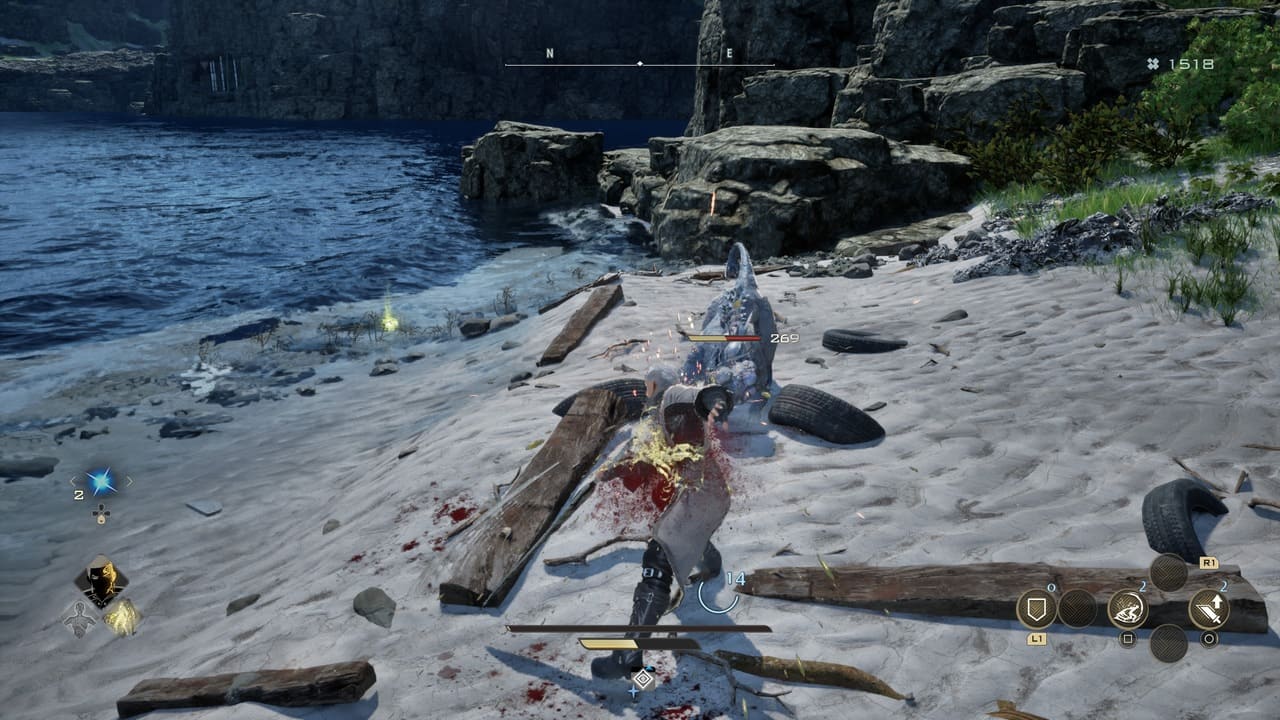This screenshot has width=1280, height=720.
Task: Cycle to the next quick item
Action: click(129, 483)
